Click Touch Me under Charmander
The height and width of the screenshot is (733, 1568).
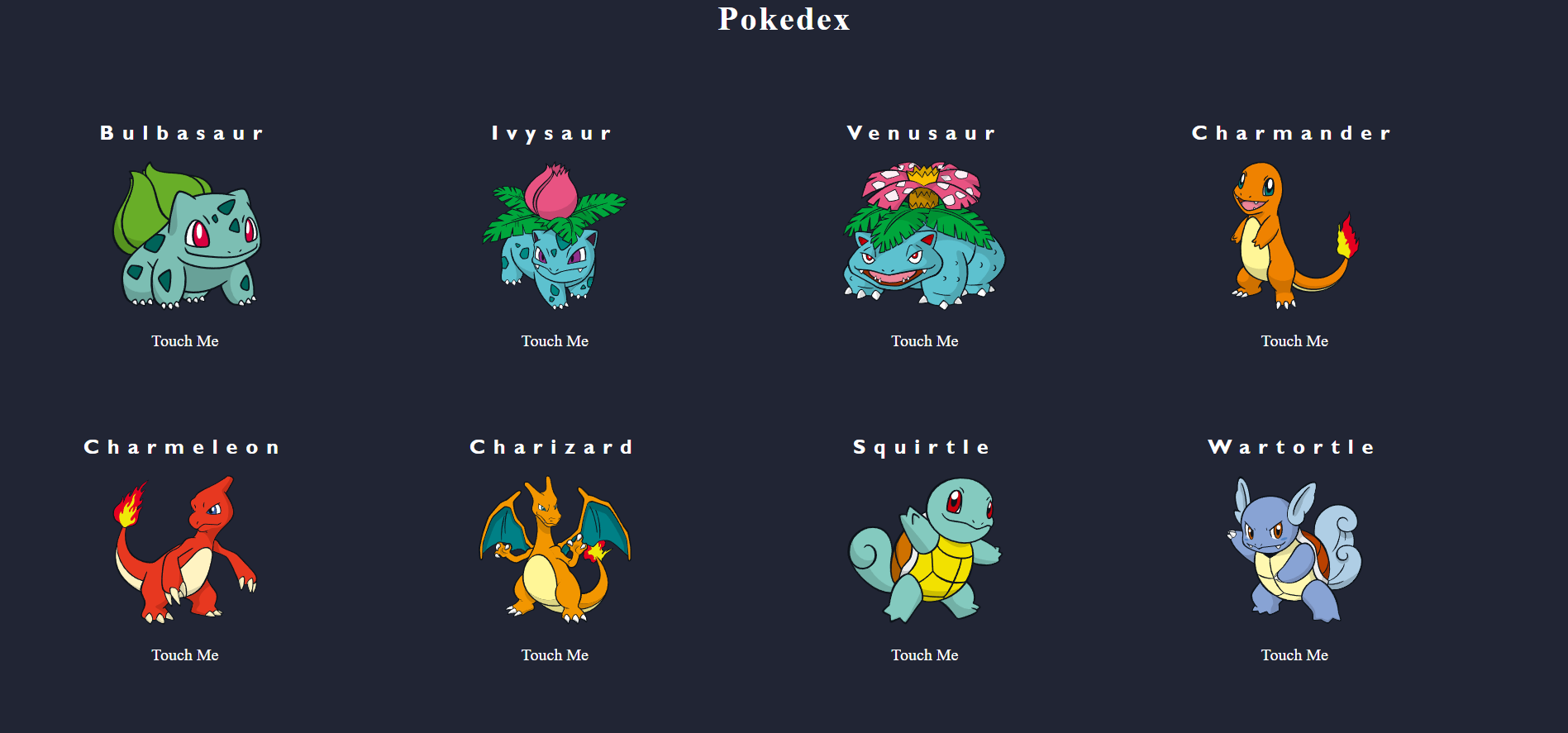[x=1294, y=340]
